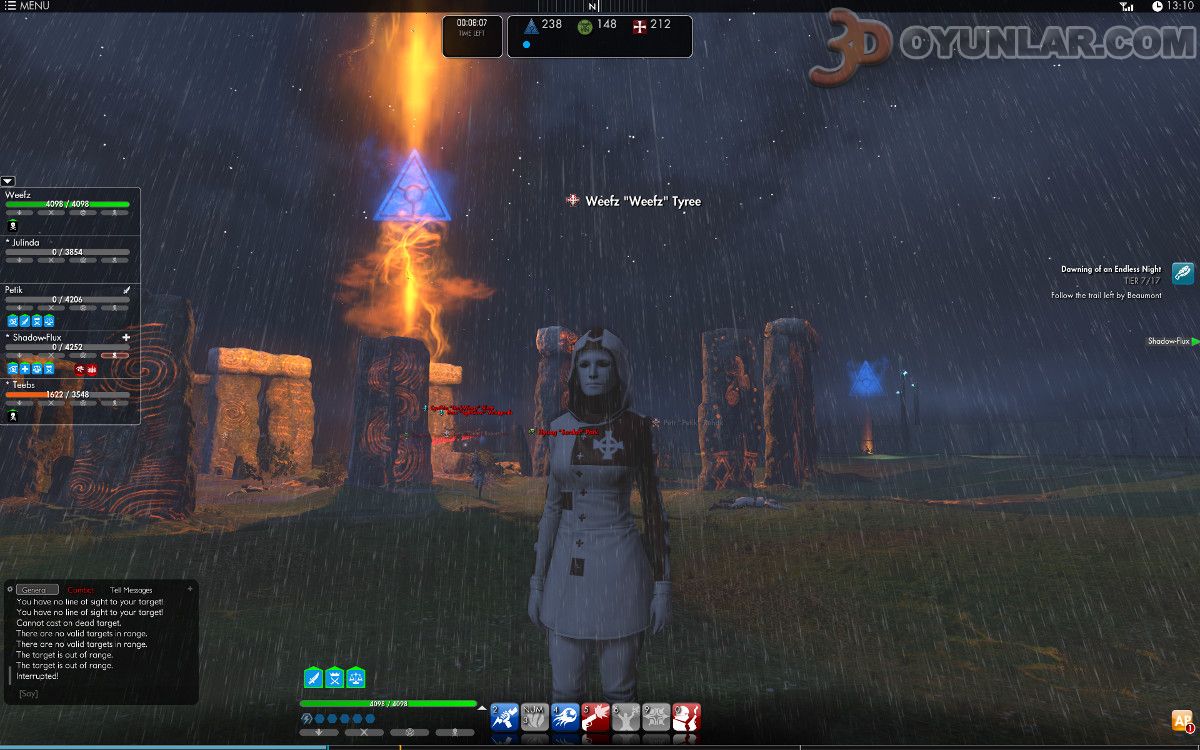This screenshot has width=1200, height=750.
Task: Use the red ability in slot 0
Action: [686, 717]
